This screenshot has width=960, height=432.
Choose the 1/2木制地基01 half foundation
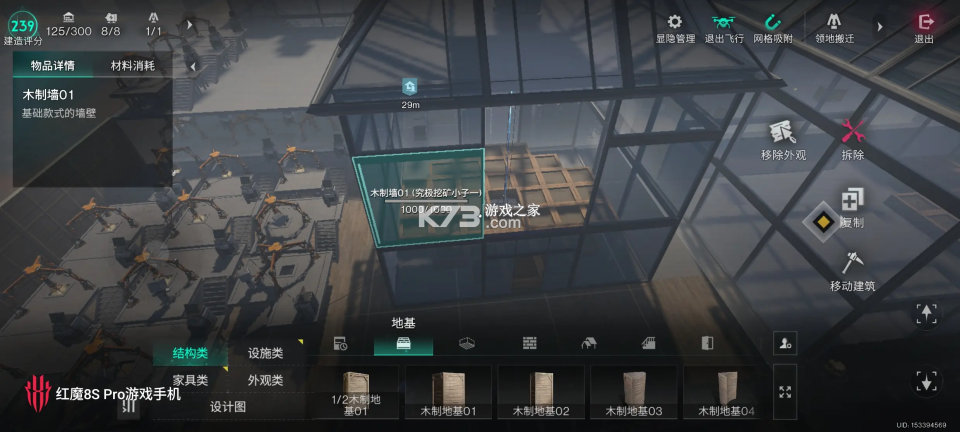tap(356, 391)
